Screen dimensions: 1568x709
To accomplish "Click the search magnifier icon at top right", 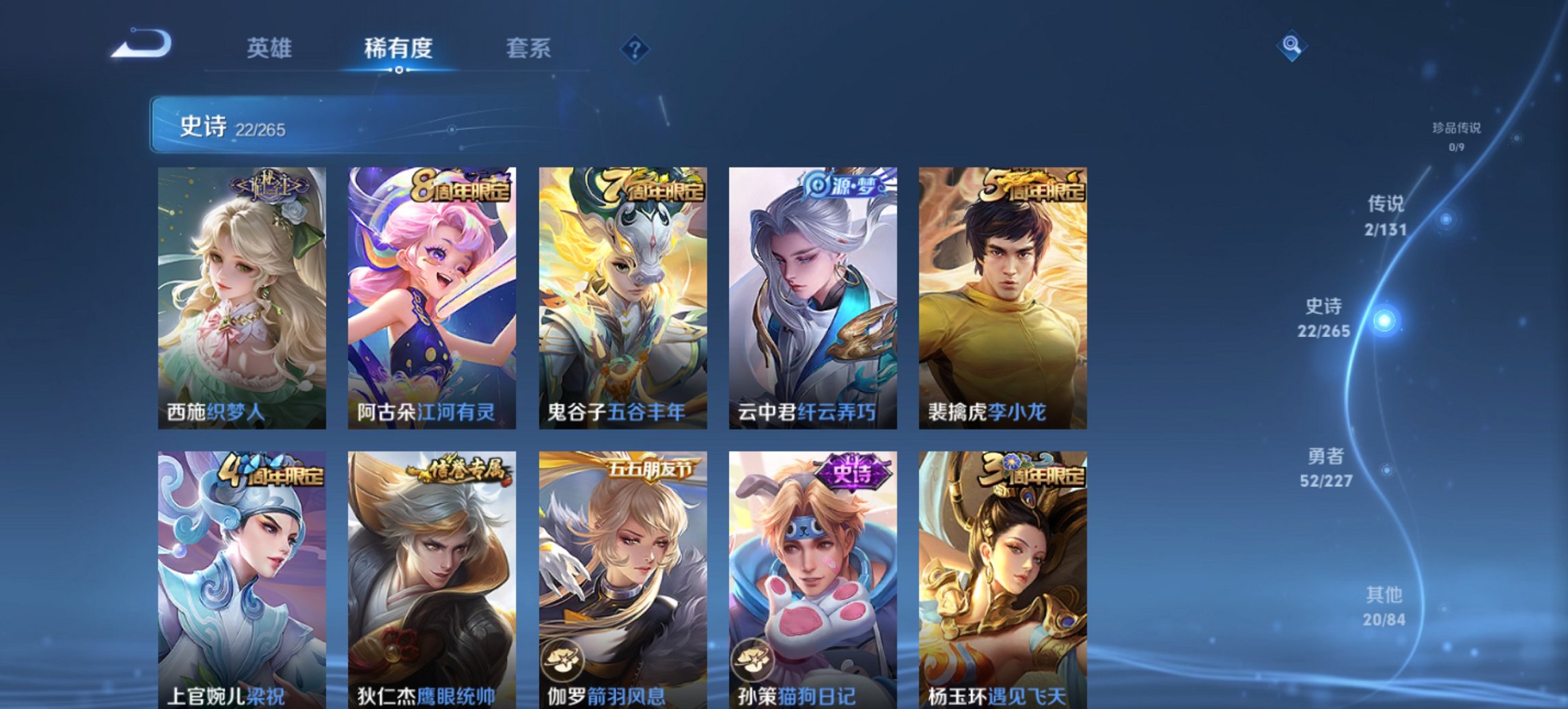I will click(x=1291, y=46).
